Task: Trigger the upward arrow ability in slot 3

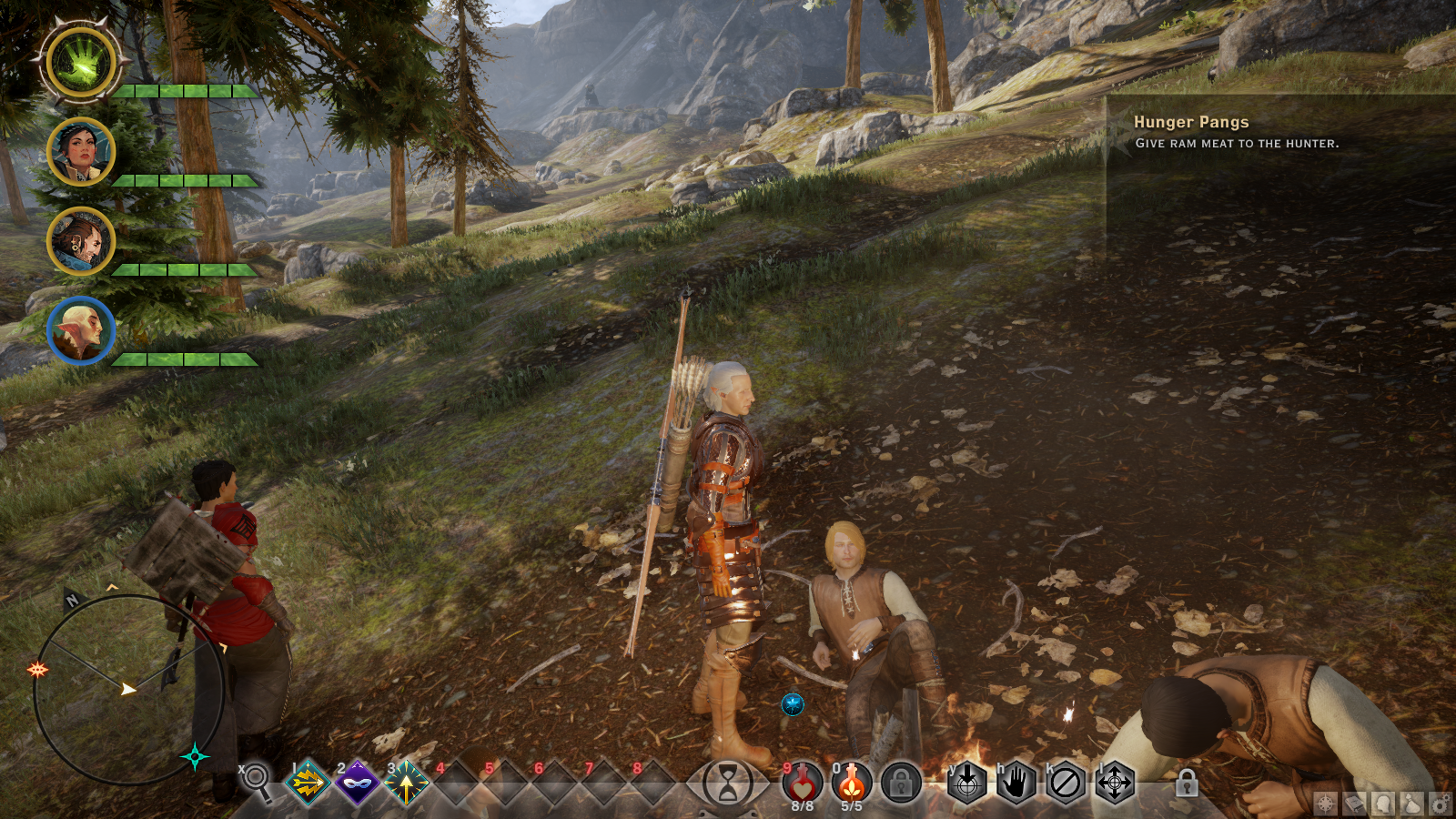Action: (x=407, y=782)
